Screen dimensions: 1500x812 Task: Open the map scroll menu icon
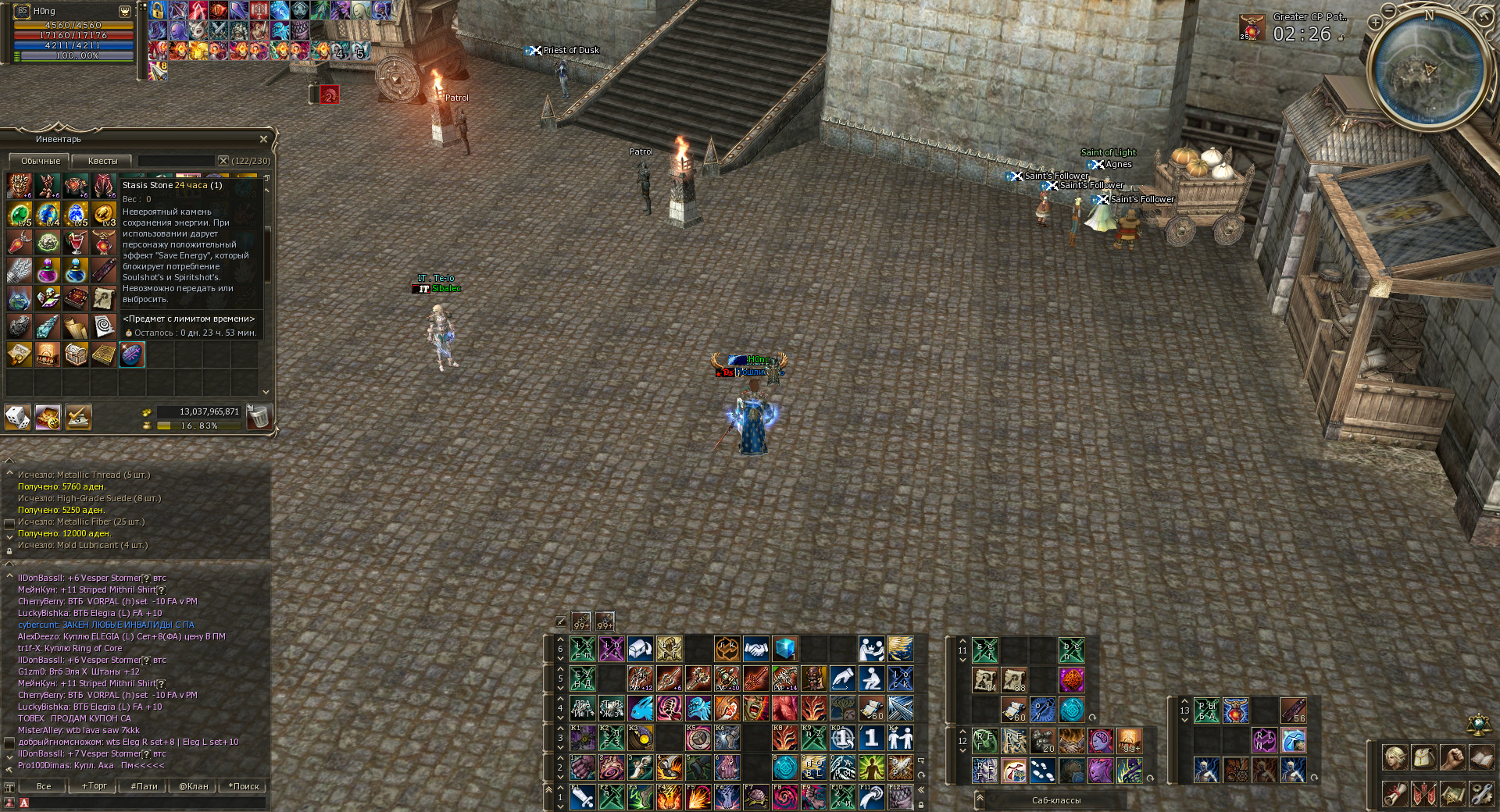click(1453, 794)
